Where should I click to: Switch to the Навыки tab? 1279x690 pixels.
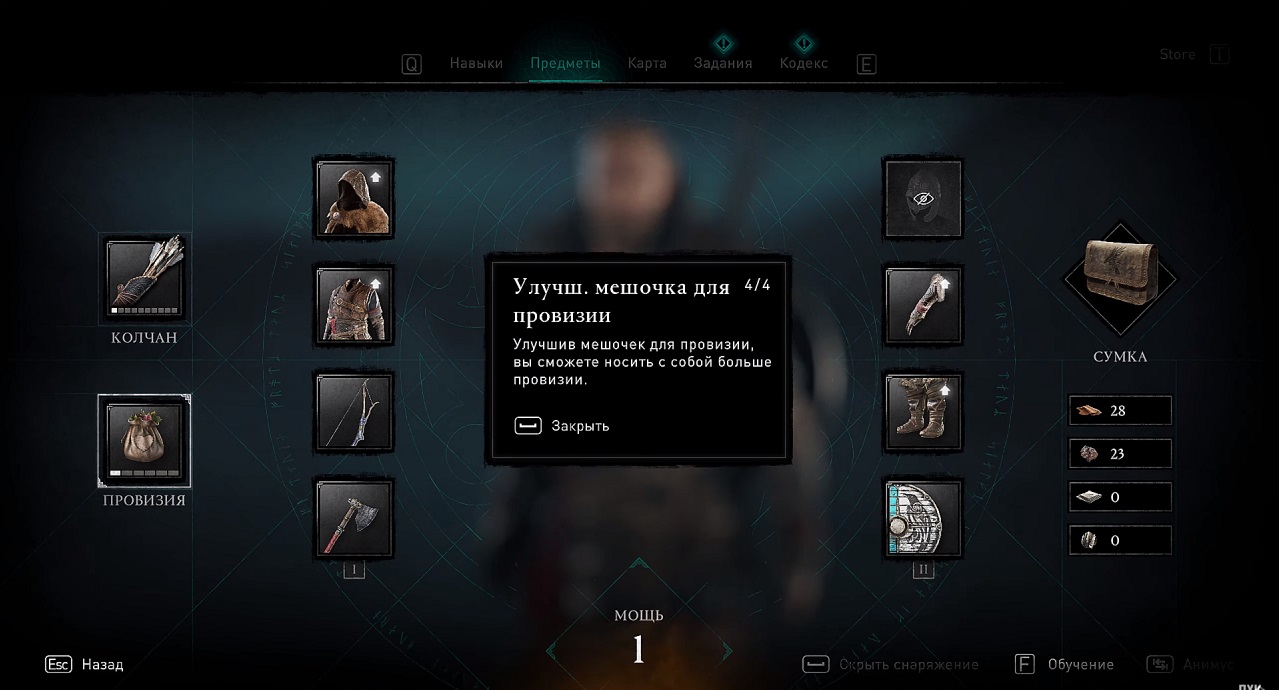476,63
